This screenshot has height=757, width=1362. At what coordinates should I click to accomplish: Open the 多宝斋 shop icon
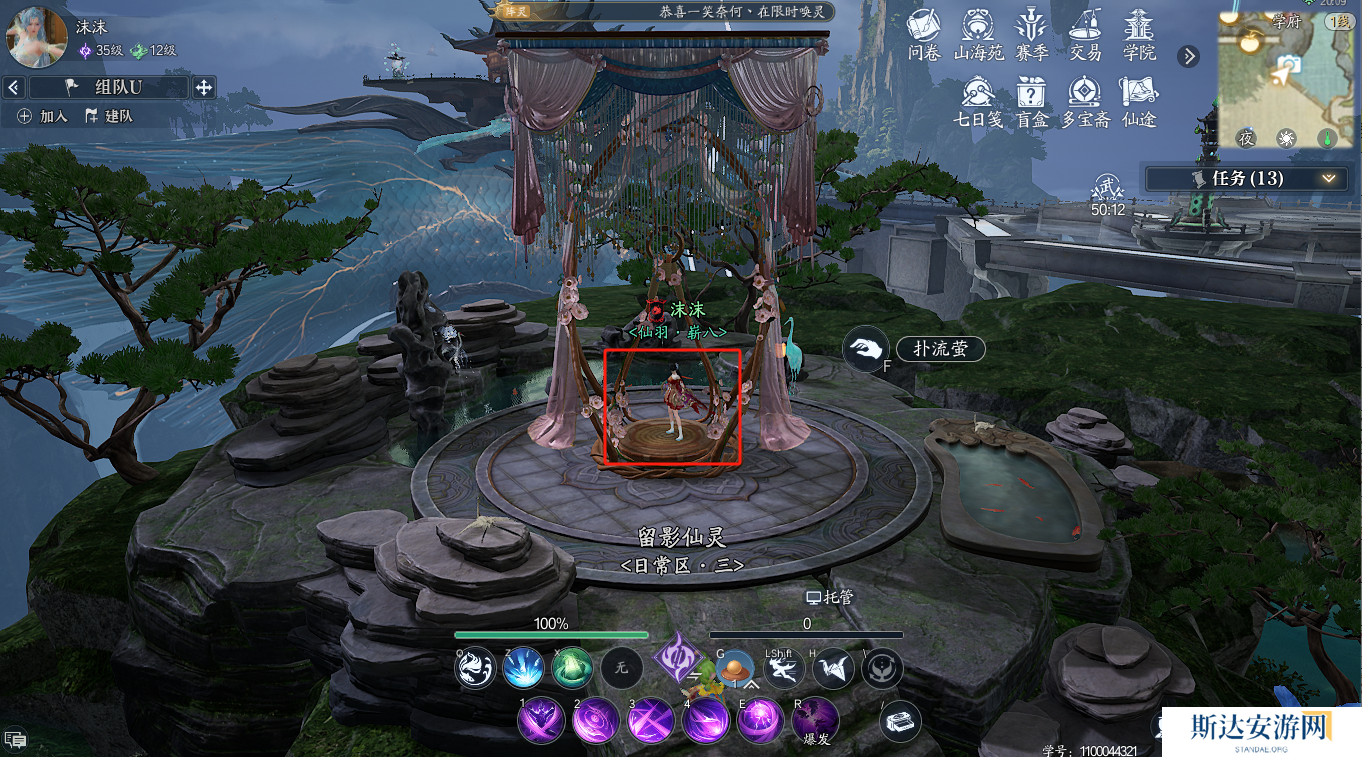tap(1085, 102)
